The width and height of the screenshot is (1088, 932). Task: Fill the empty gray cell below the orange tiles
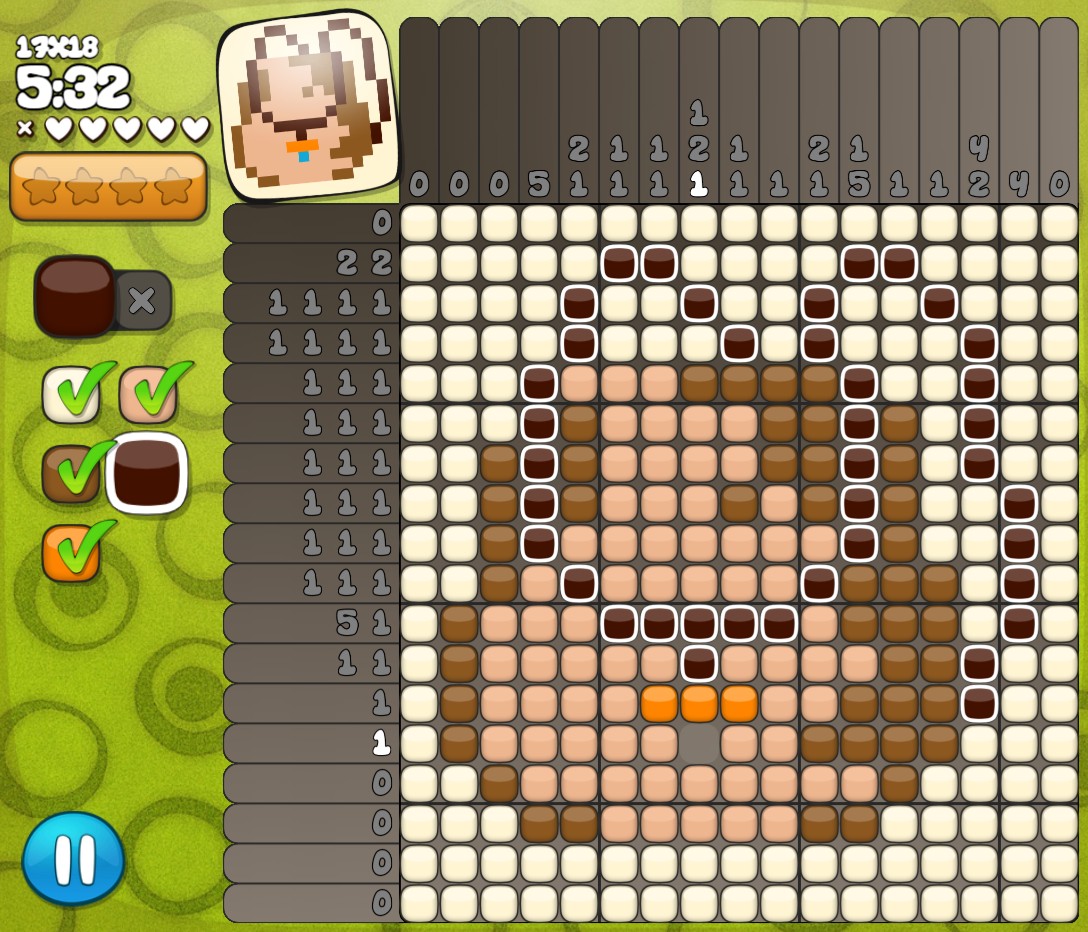699,743
